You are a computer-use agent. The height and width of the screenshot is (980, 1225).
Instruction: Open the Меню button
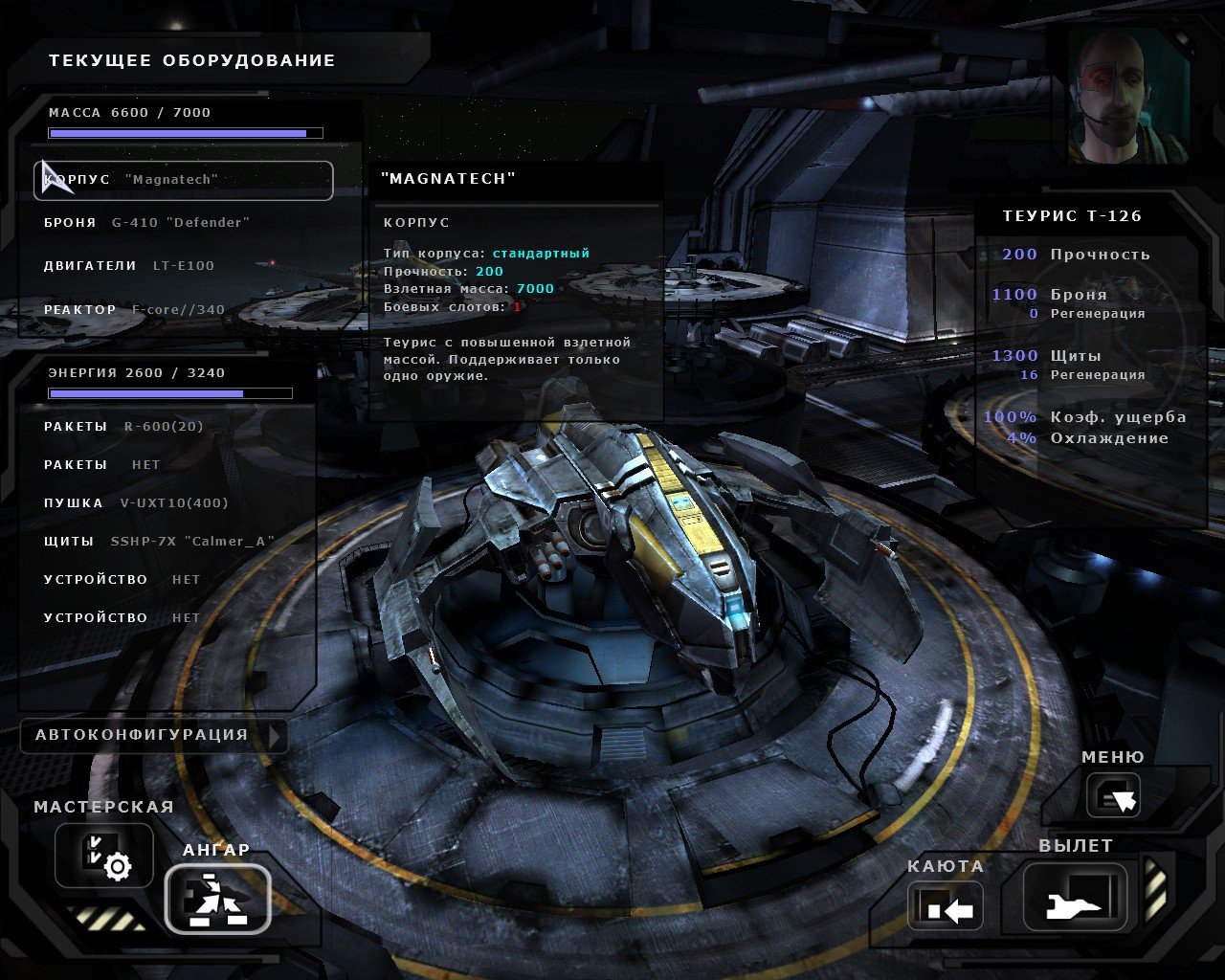tap(1113, 795)
